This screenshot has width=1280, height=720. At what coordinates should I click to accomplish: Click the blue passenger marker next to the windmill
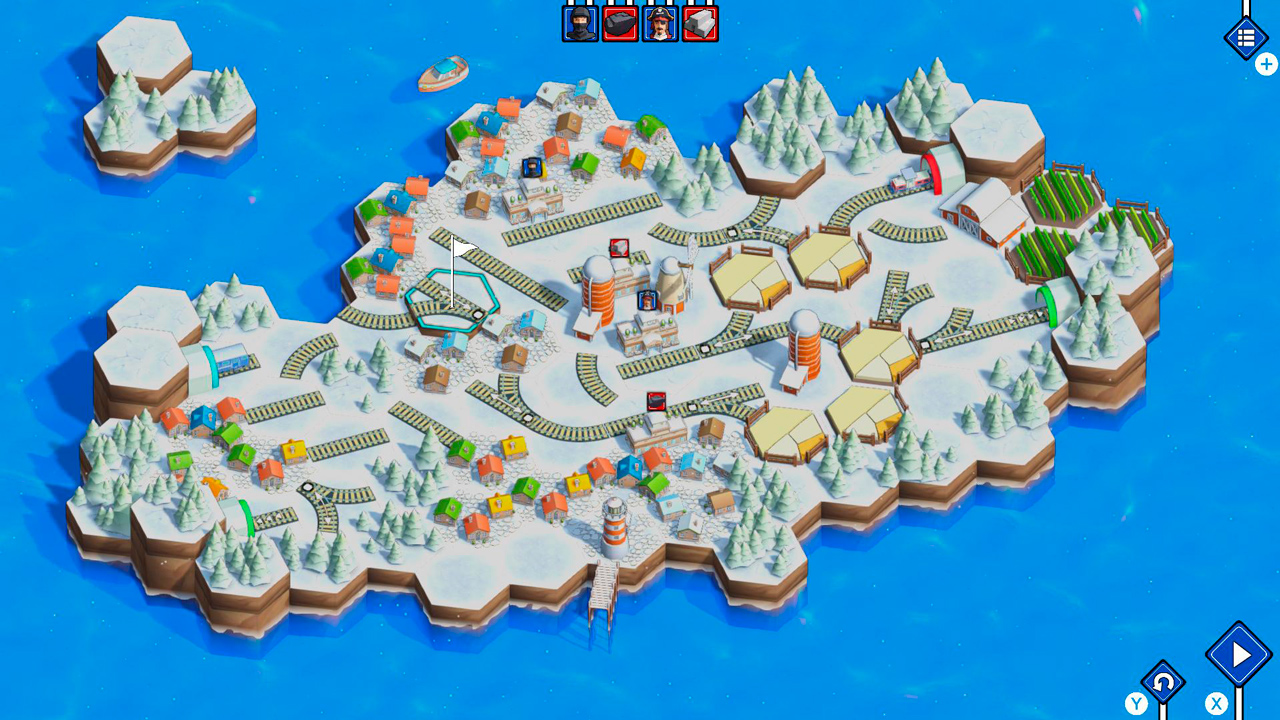coord(647,299)
